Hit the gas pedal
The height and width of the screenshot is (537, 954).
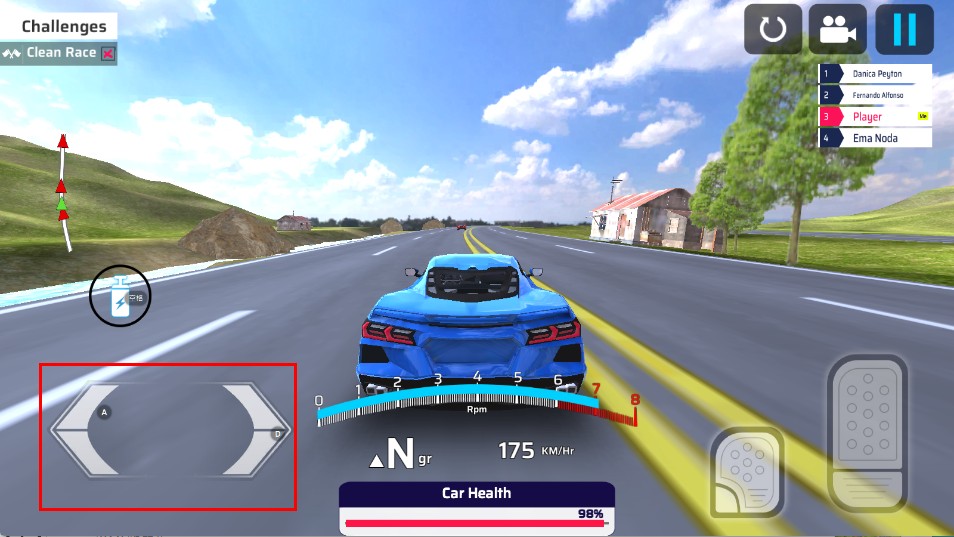(867, 433)
